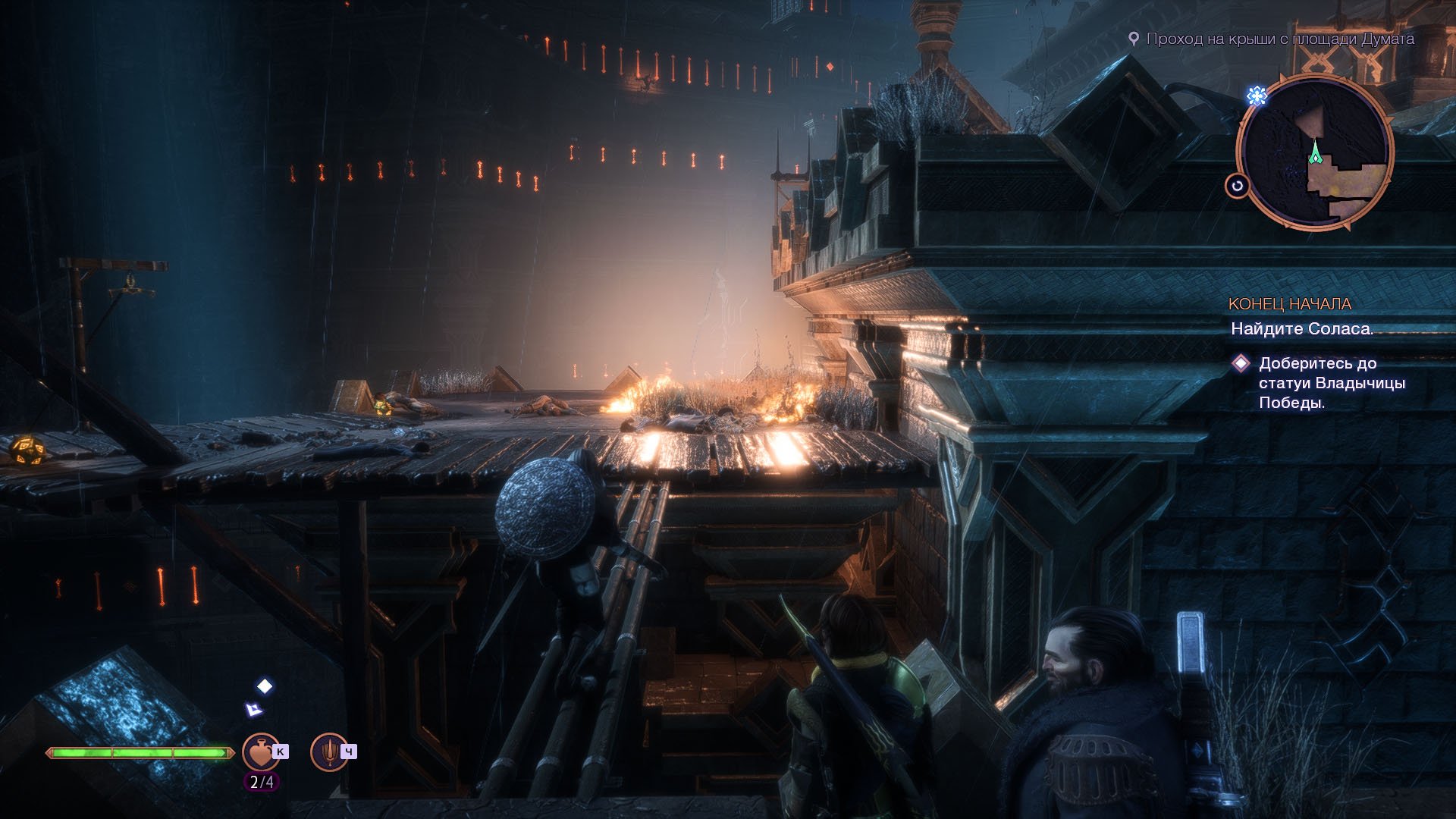The image size is (1456, 819).
Task: Click the circular arrow icon beside the minimap
Action: [1237, 186]
